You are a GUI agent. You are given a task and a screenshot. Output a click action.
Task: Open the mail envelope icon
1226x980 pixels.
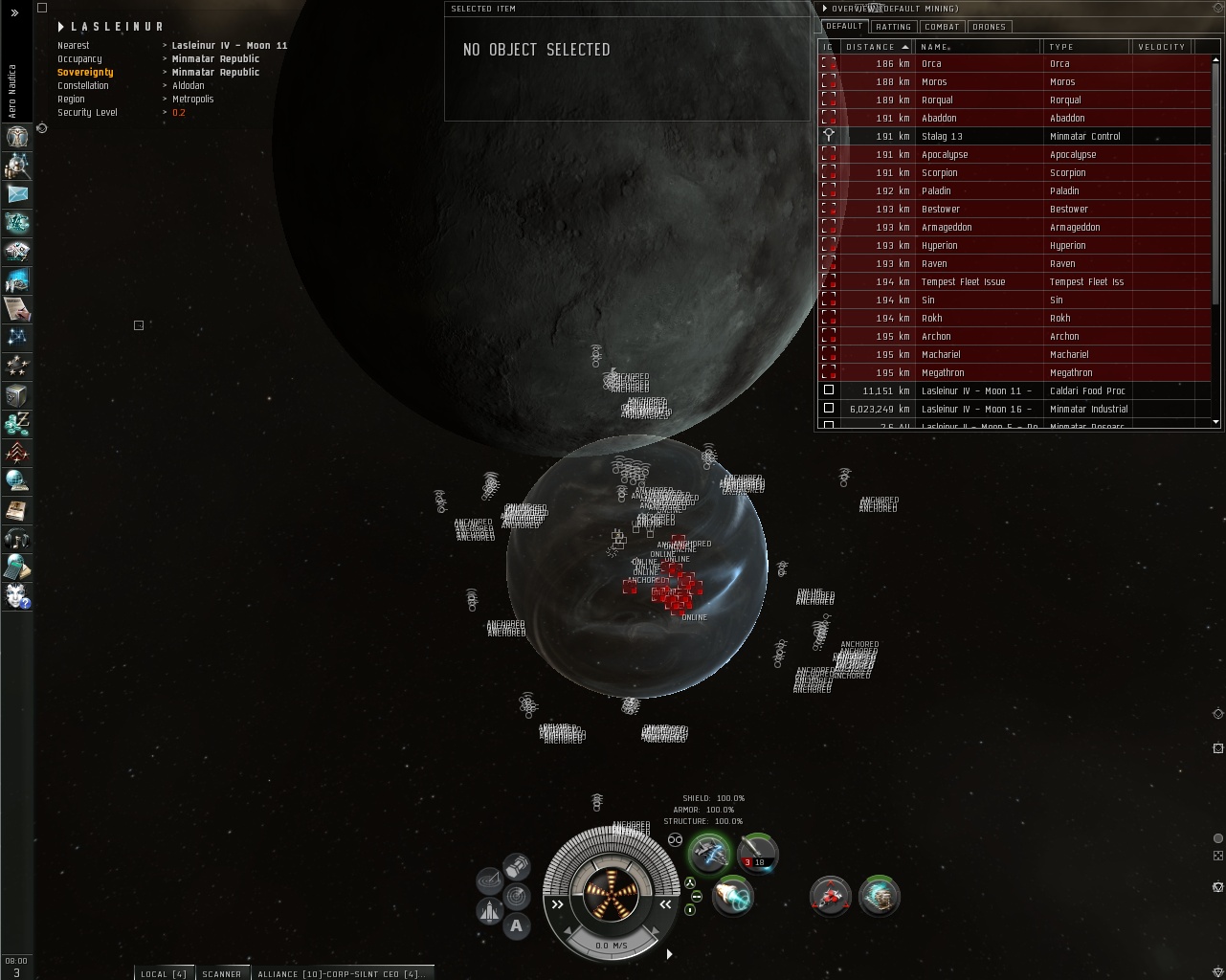coord(17,194)
